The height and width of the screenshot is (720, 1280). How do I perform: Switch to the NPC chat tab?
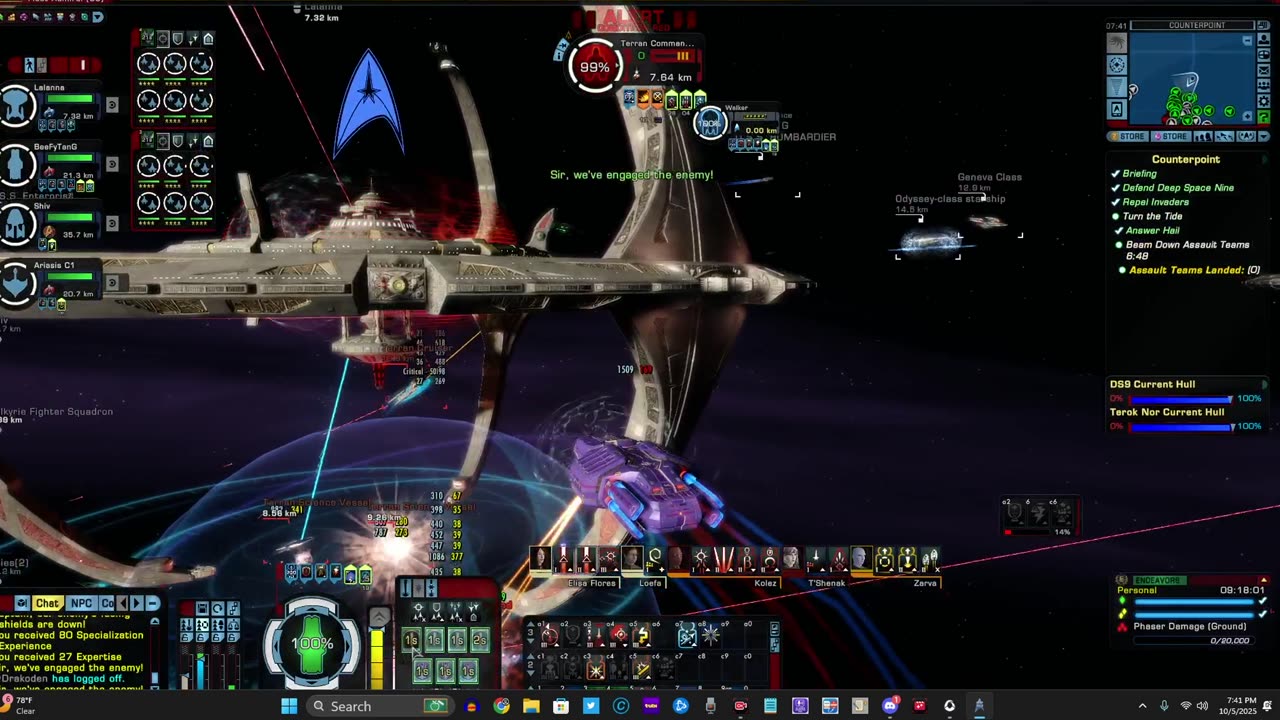pos(81,603)
